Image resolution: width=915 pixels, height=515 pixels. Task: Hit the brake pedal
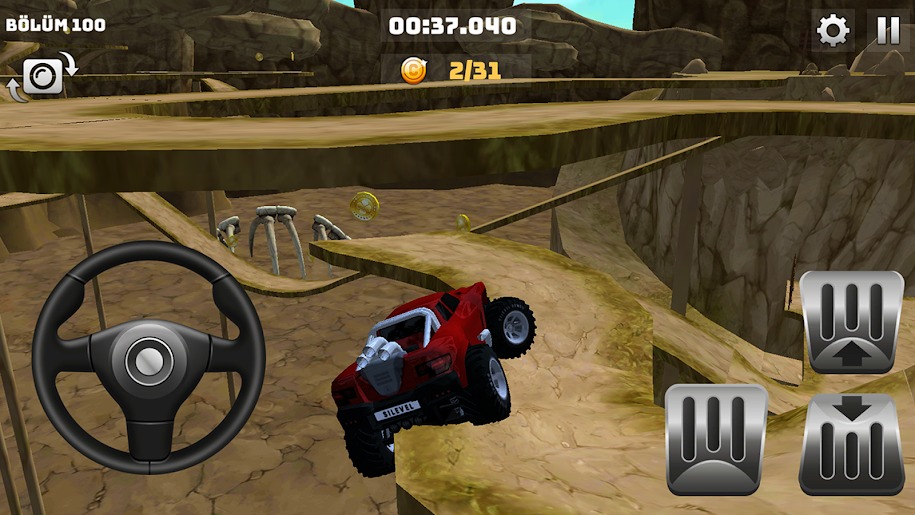[716, 439]
